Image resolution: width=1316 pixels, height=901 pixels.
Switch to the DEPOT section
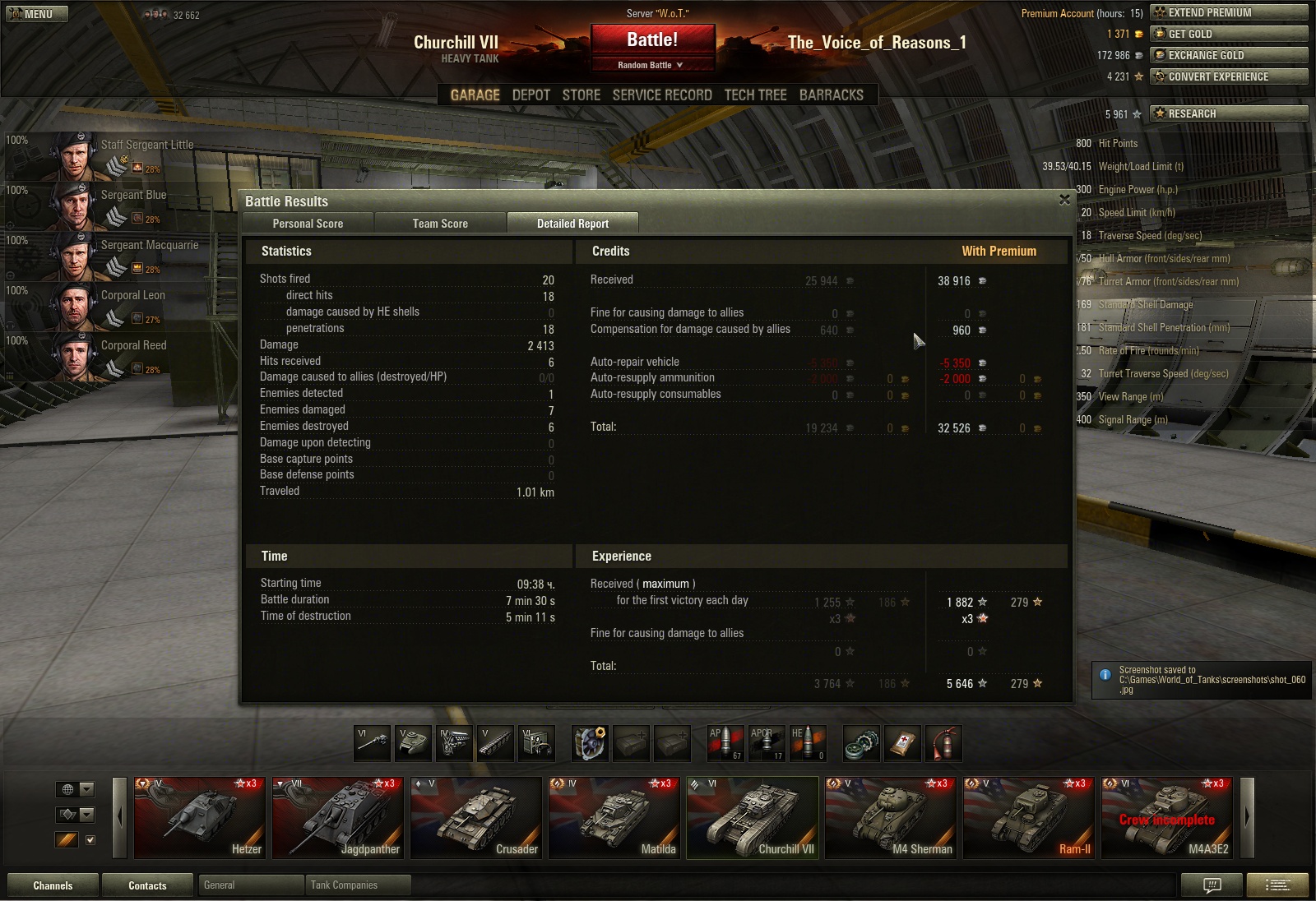click(531, 95)
